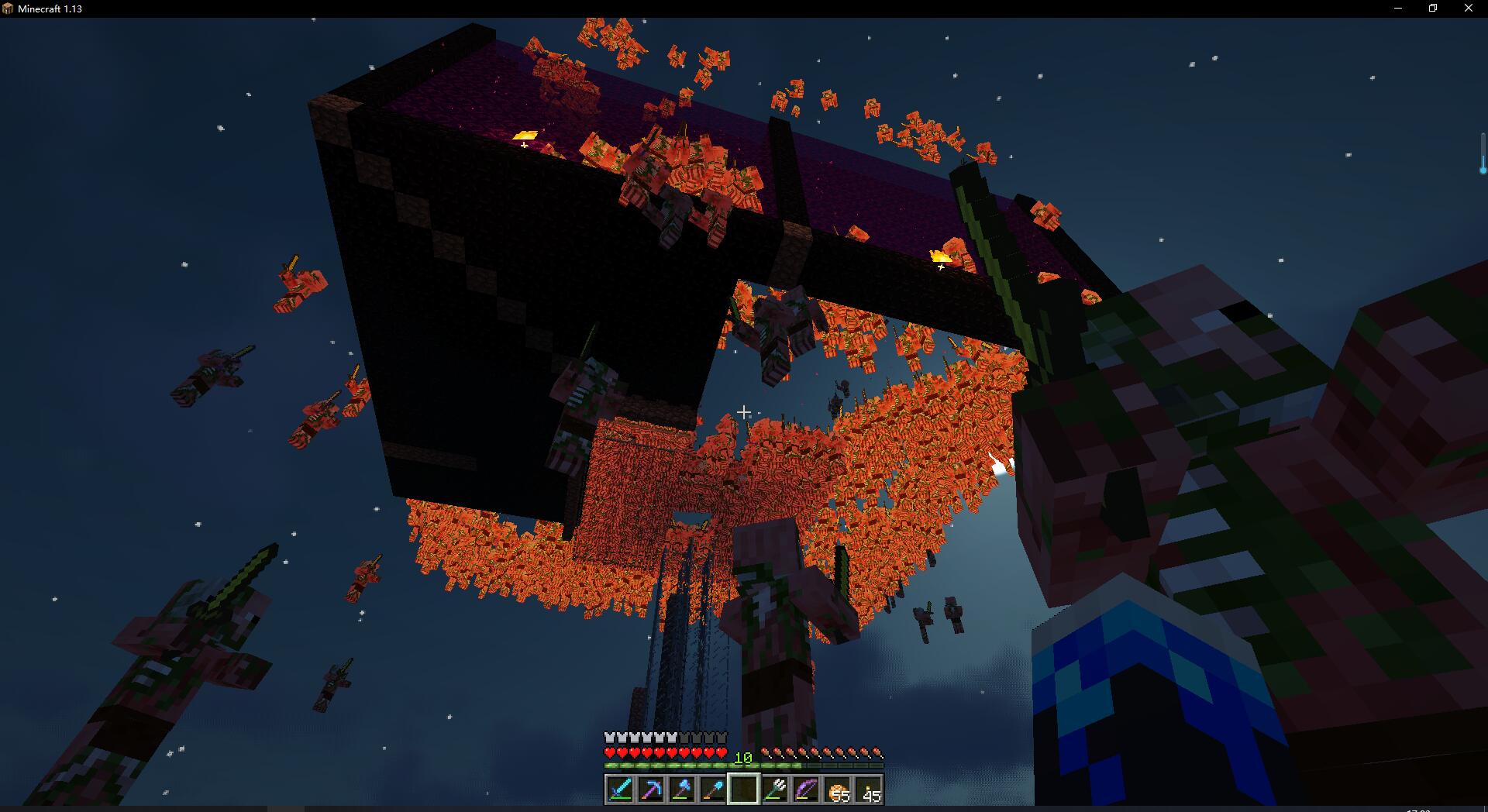Select the diamond pickaxe hotbar slot
This screenshot has width=1488, height=812.
tap(651, 790)
